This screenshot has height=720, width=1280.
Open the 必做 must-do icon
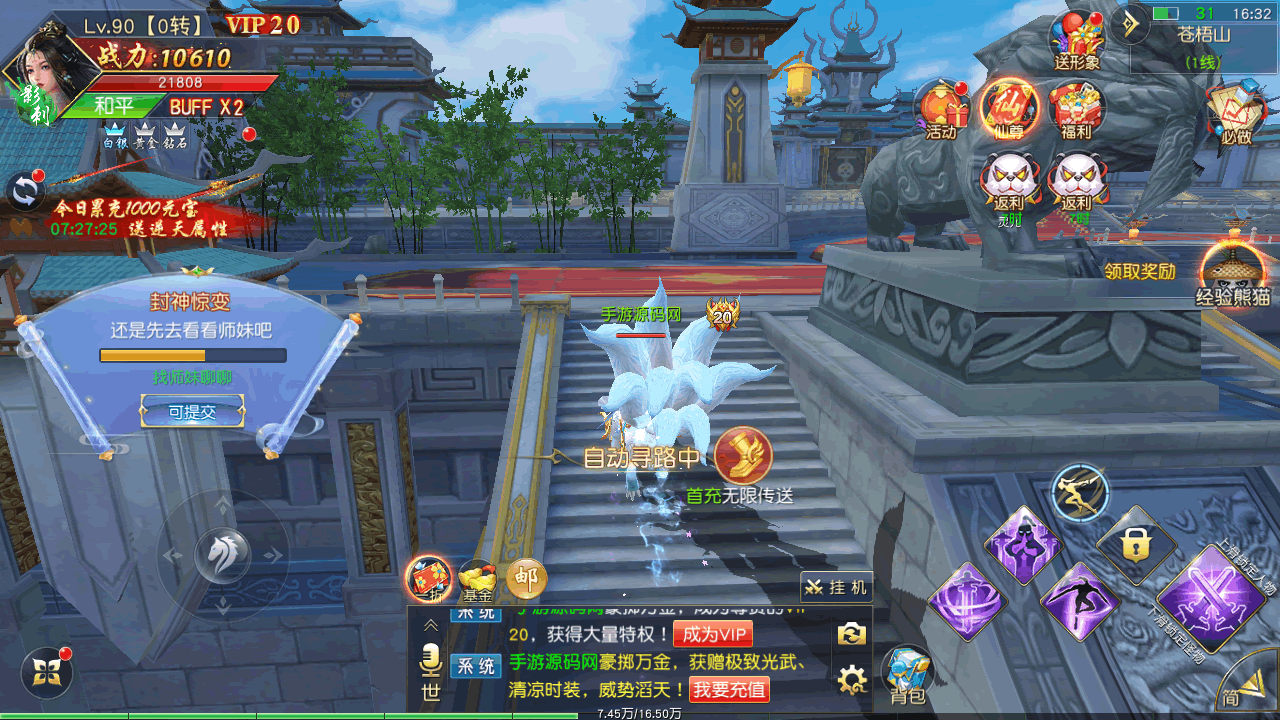coord(1236,110)
